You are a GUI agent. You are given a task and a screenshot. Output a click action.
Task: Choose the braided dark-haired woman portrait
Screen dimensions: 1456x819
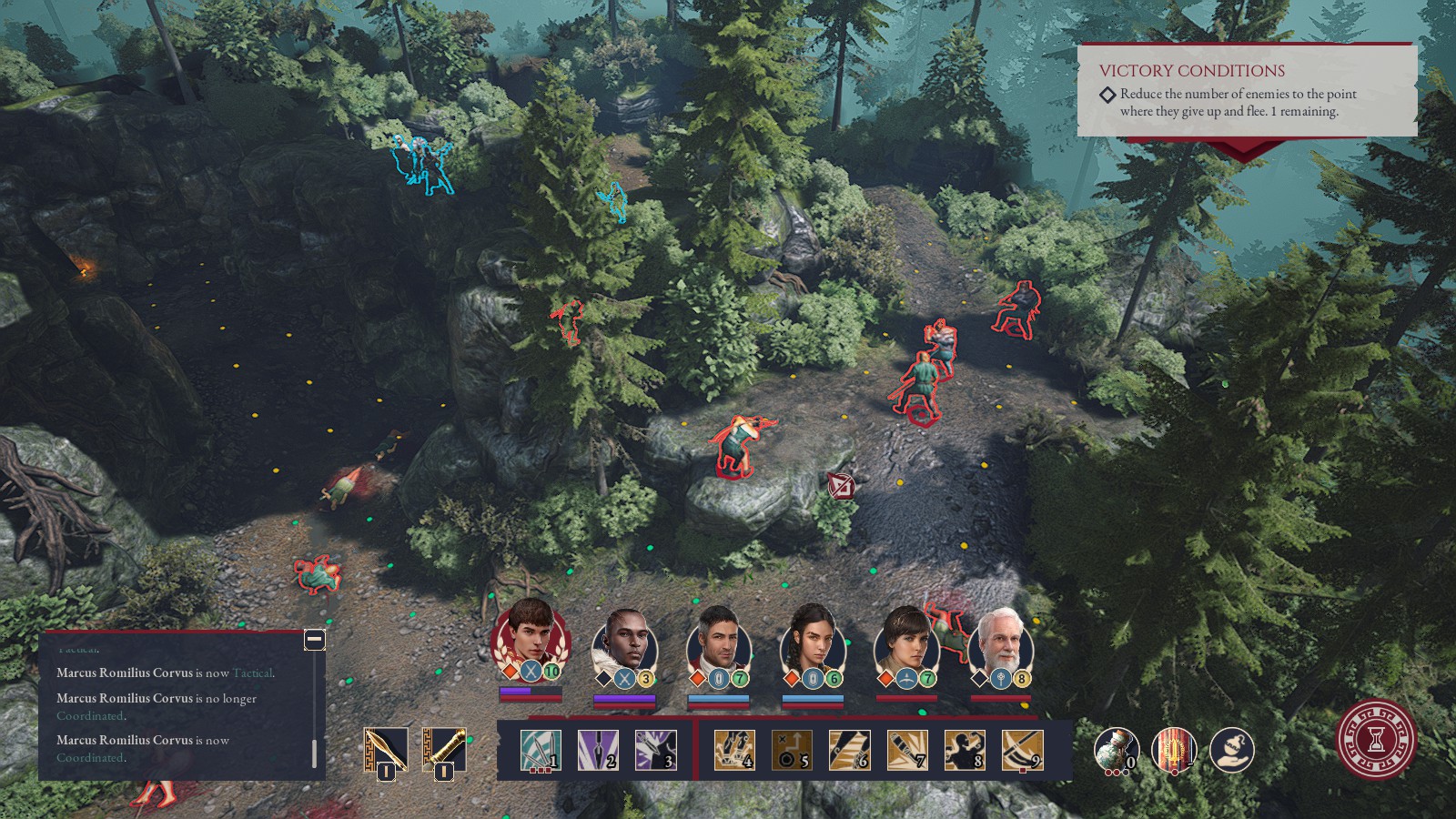[812, 641]
